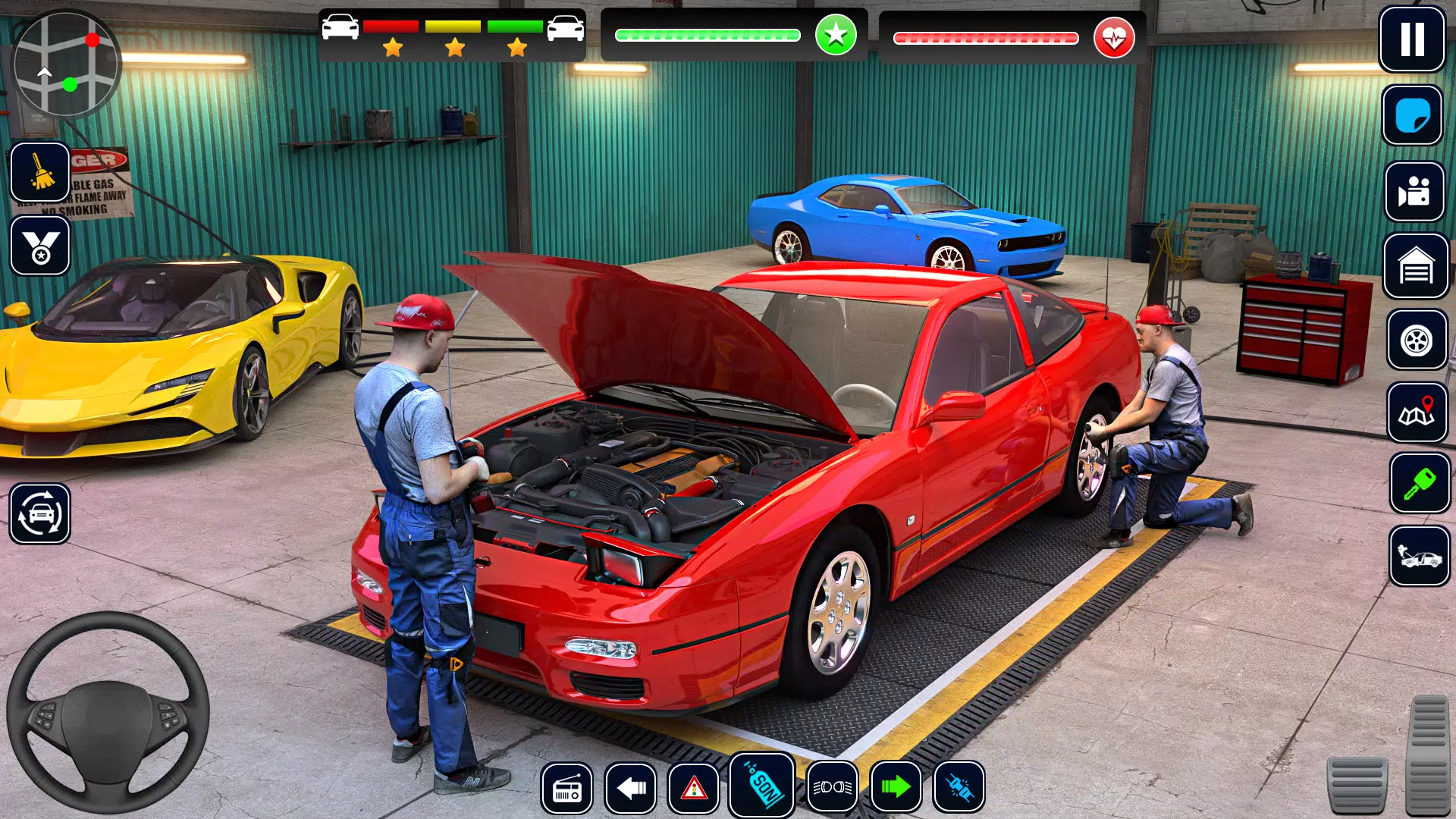This screenshot has width=1456, height=819.
Task: Tap the green car key button
Action: pos(1420,484)
